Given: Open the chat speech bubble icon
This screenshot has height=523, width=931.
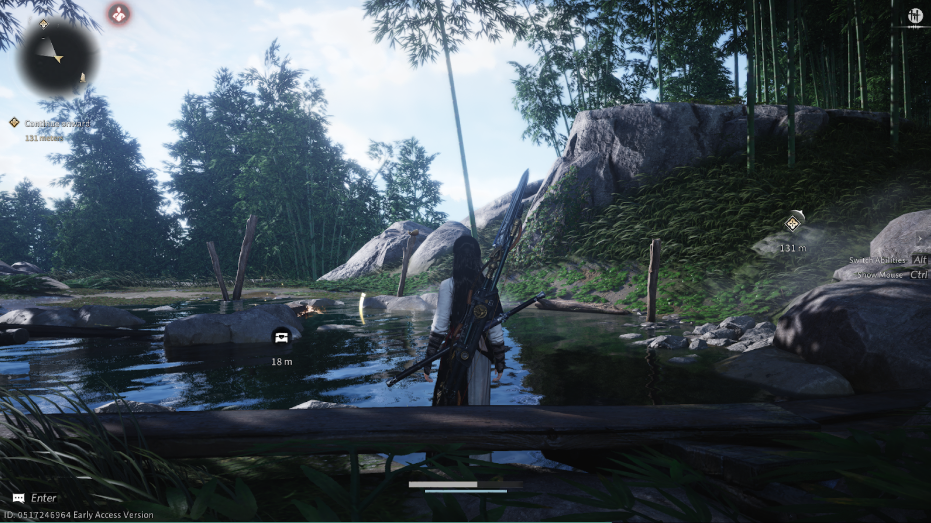Looking at the screenshot, I should pyautogui.click(x=18, y=498).
